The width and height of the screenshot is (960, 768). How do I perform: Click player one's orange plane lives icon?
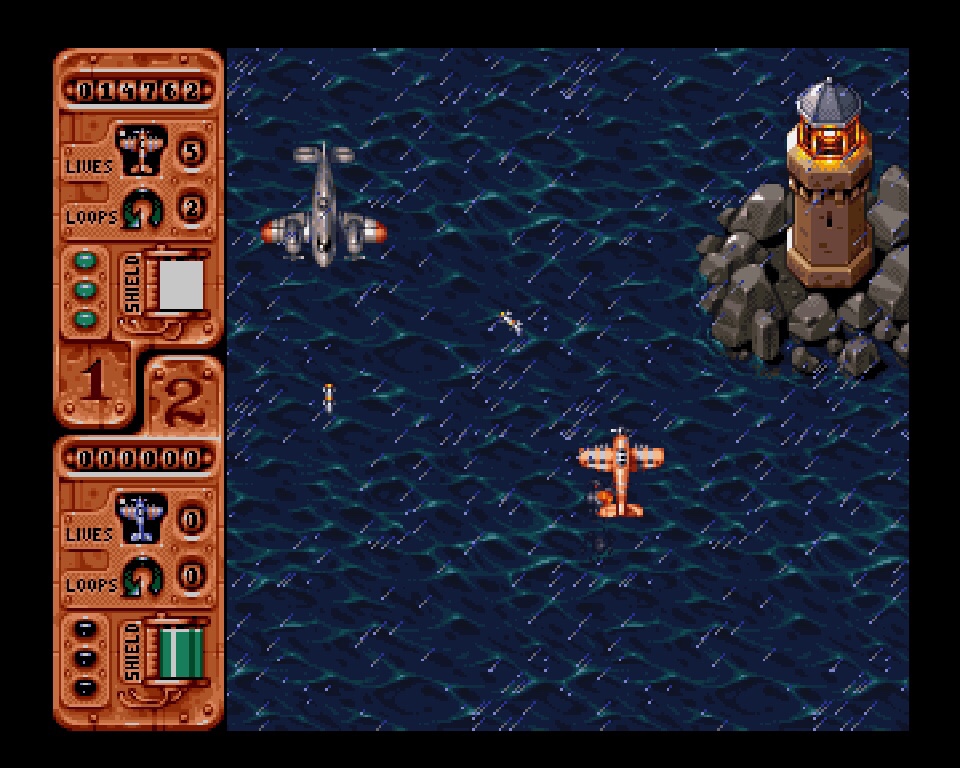click(x=139, y=150)
